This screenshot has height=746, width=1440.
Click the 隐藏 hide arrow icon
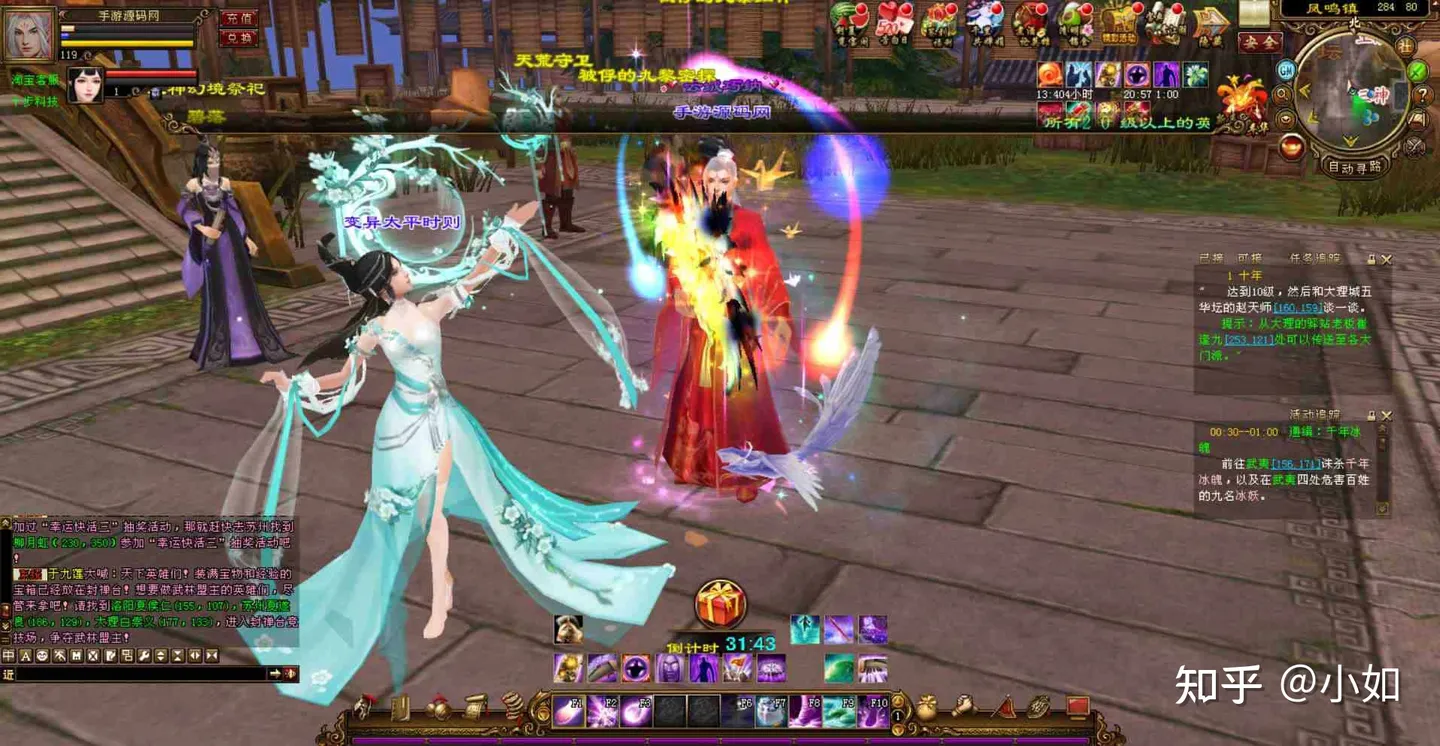(1211, 24)
